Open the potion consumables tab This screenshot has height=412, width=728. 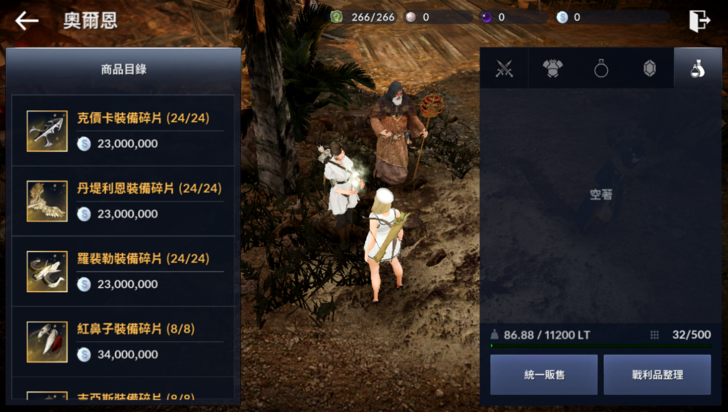(x=697, y=69)
